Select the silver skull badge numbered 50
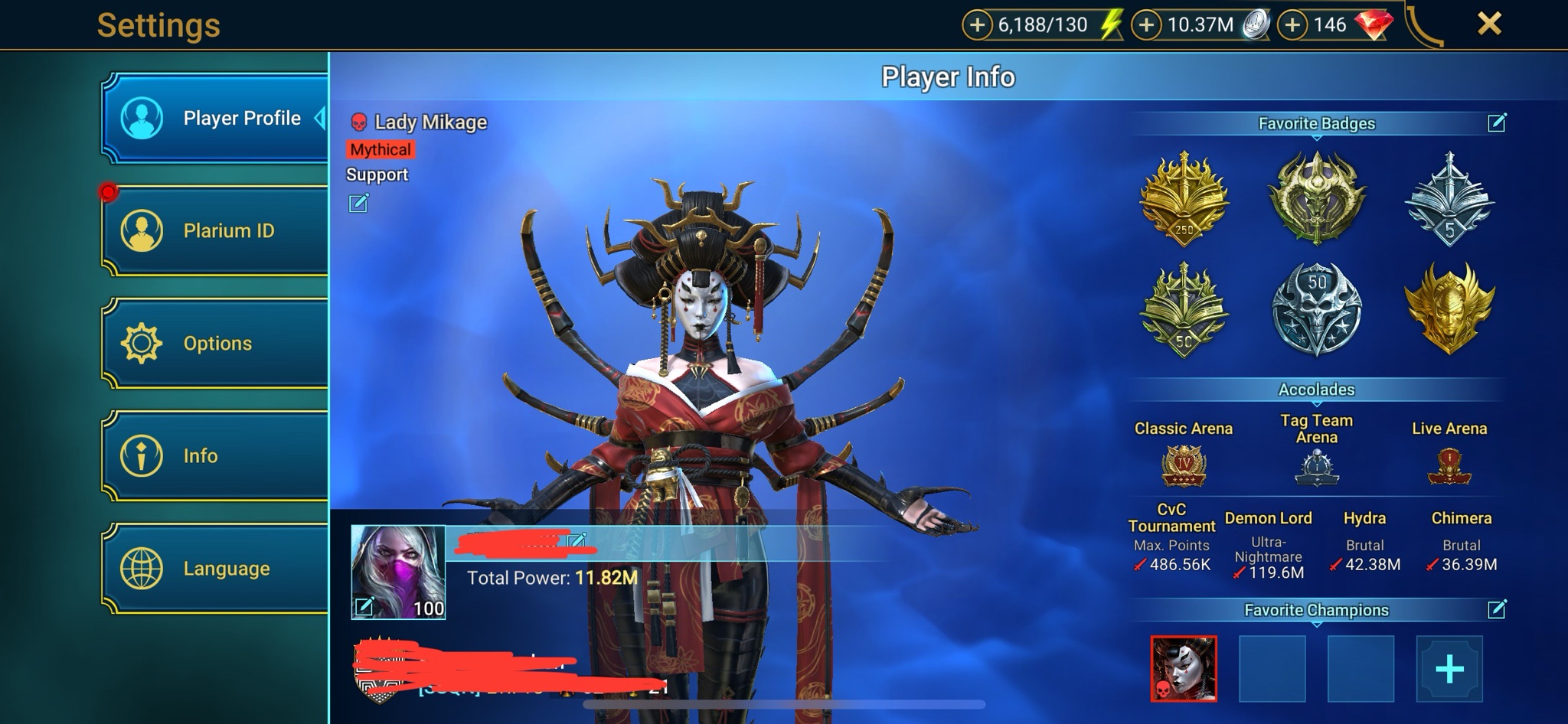1568x724 pixels. pyautogui.click(x=1316, y=308)
